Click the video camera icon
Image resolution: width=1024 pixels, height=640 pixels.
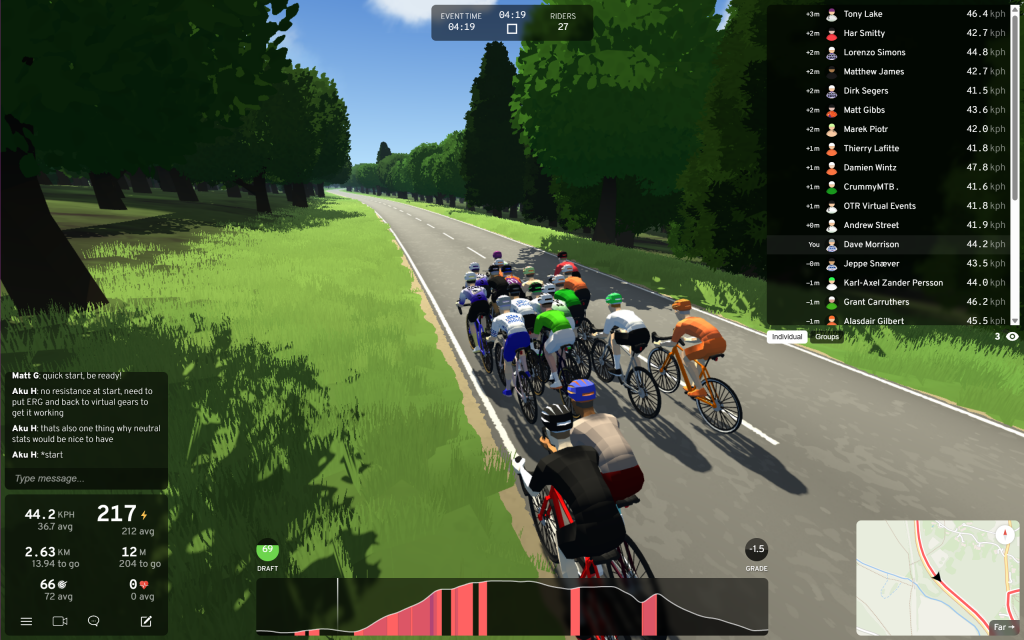coord(60,621)
